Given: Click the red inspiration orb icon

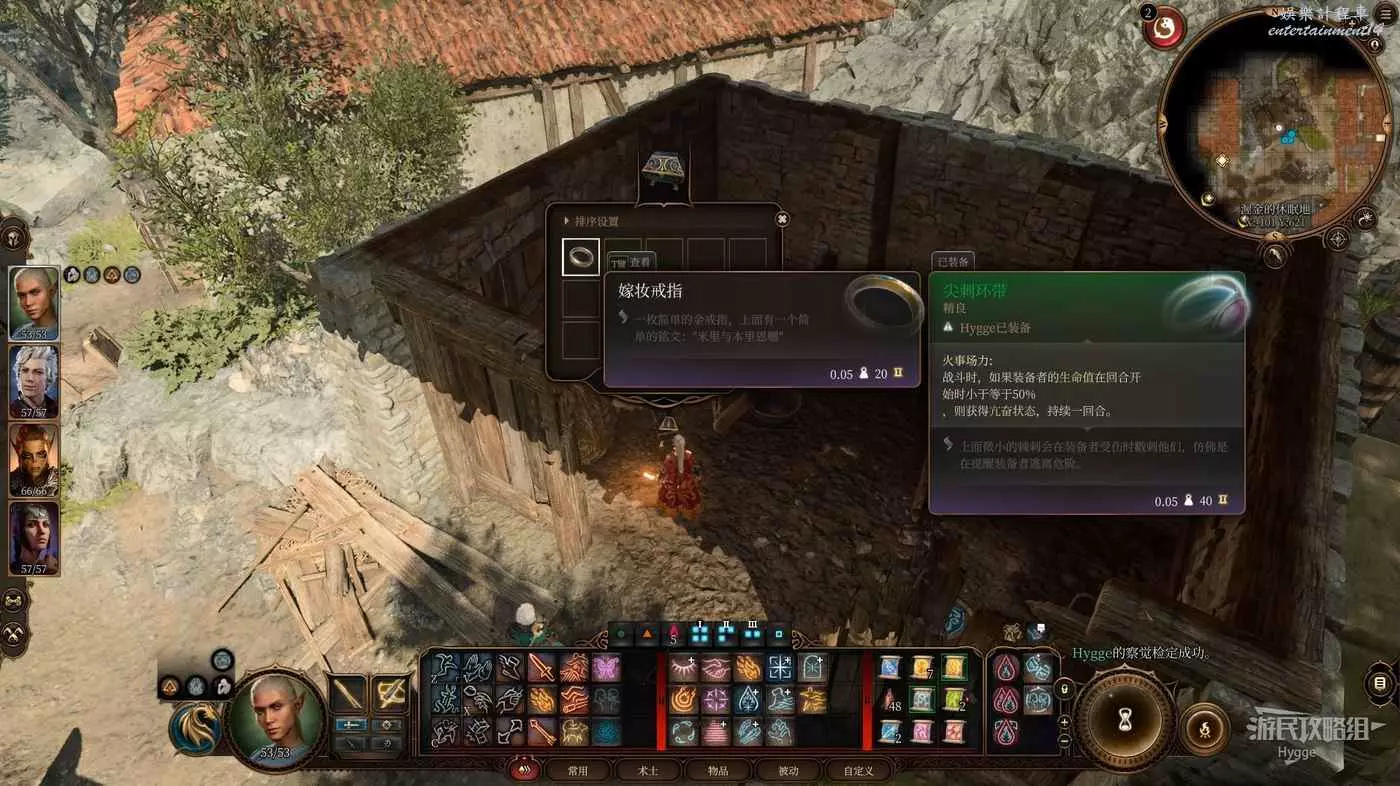Looking at the screenshot, I should click(x=1163, y=28).
